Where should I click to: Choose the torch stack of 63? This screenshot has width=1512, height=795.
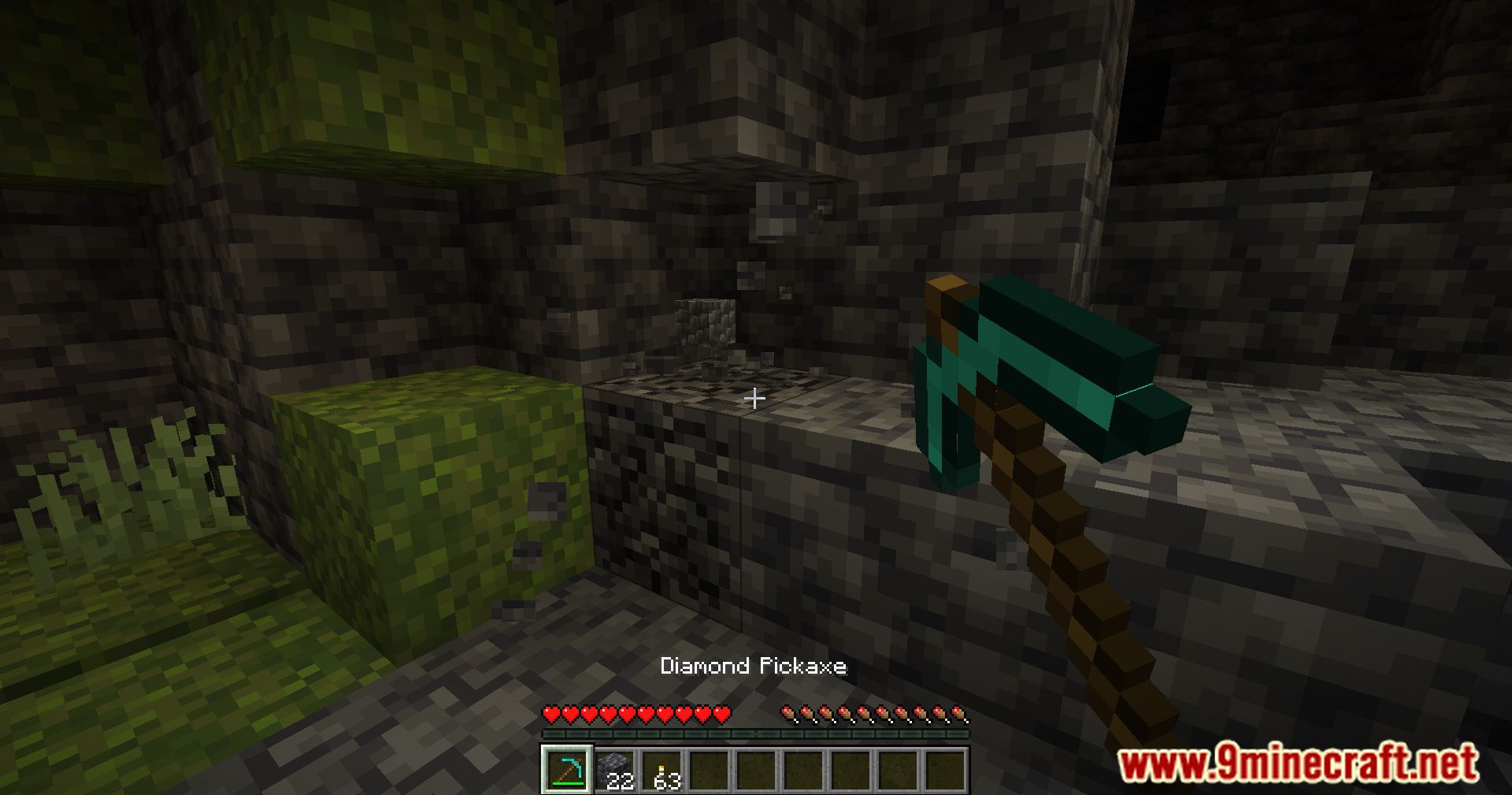661,770
